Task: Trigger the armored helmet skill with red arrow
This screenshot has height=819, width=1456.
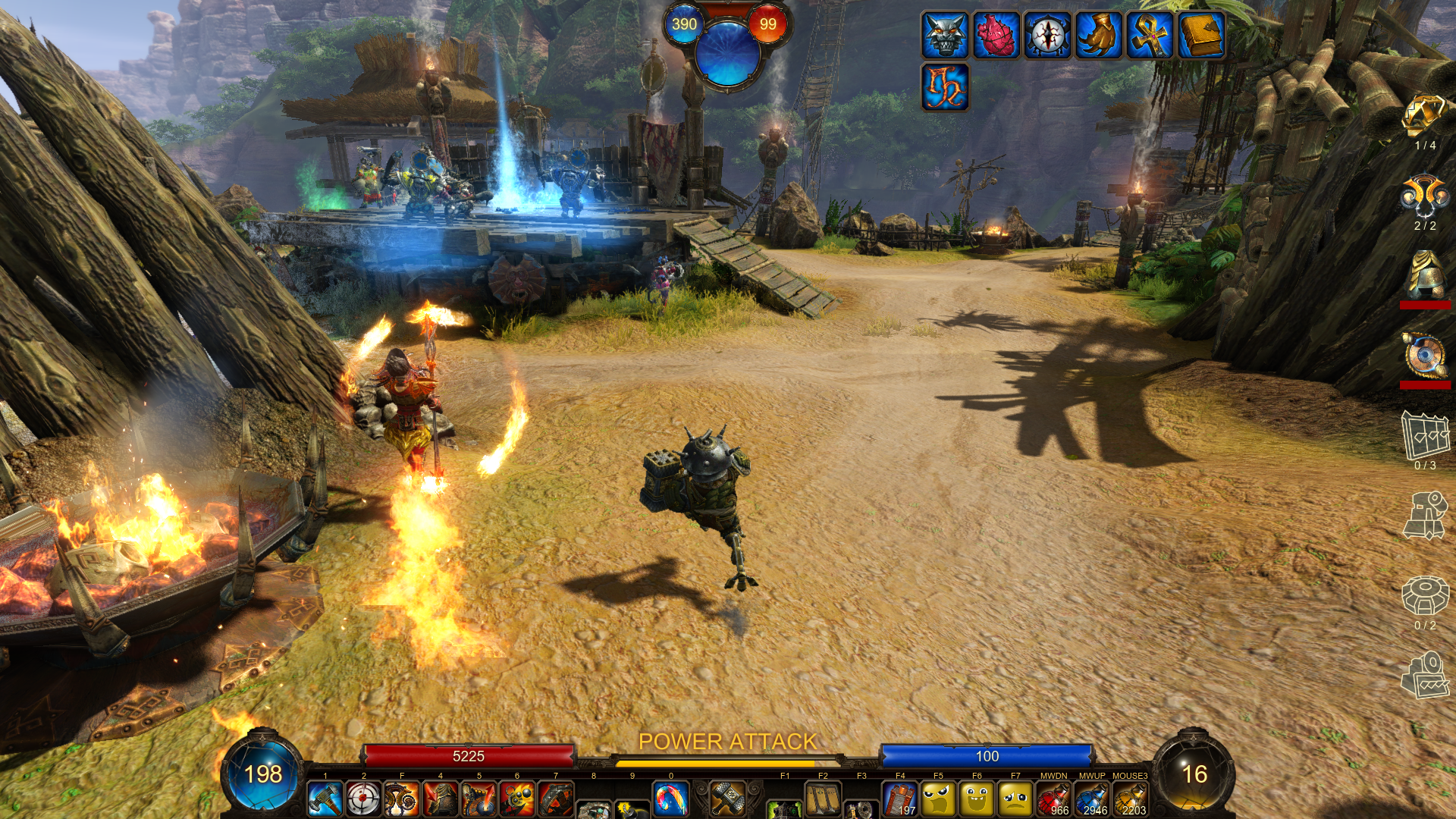Action: tap(440, 799)
